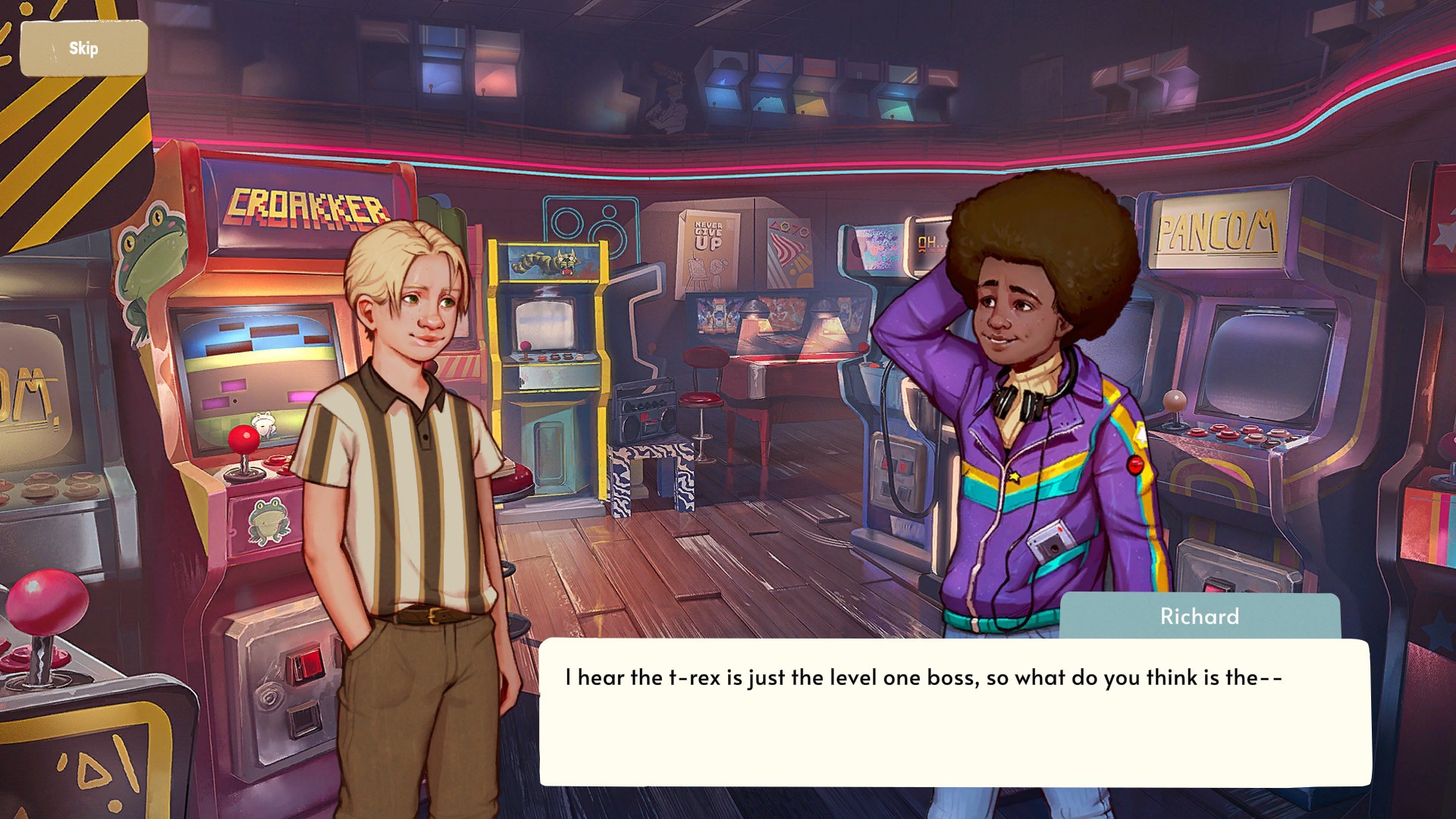Skip the cutscene with the Skip button
Screen dimensions: 1456x819
[83, 49]
